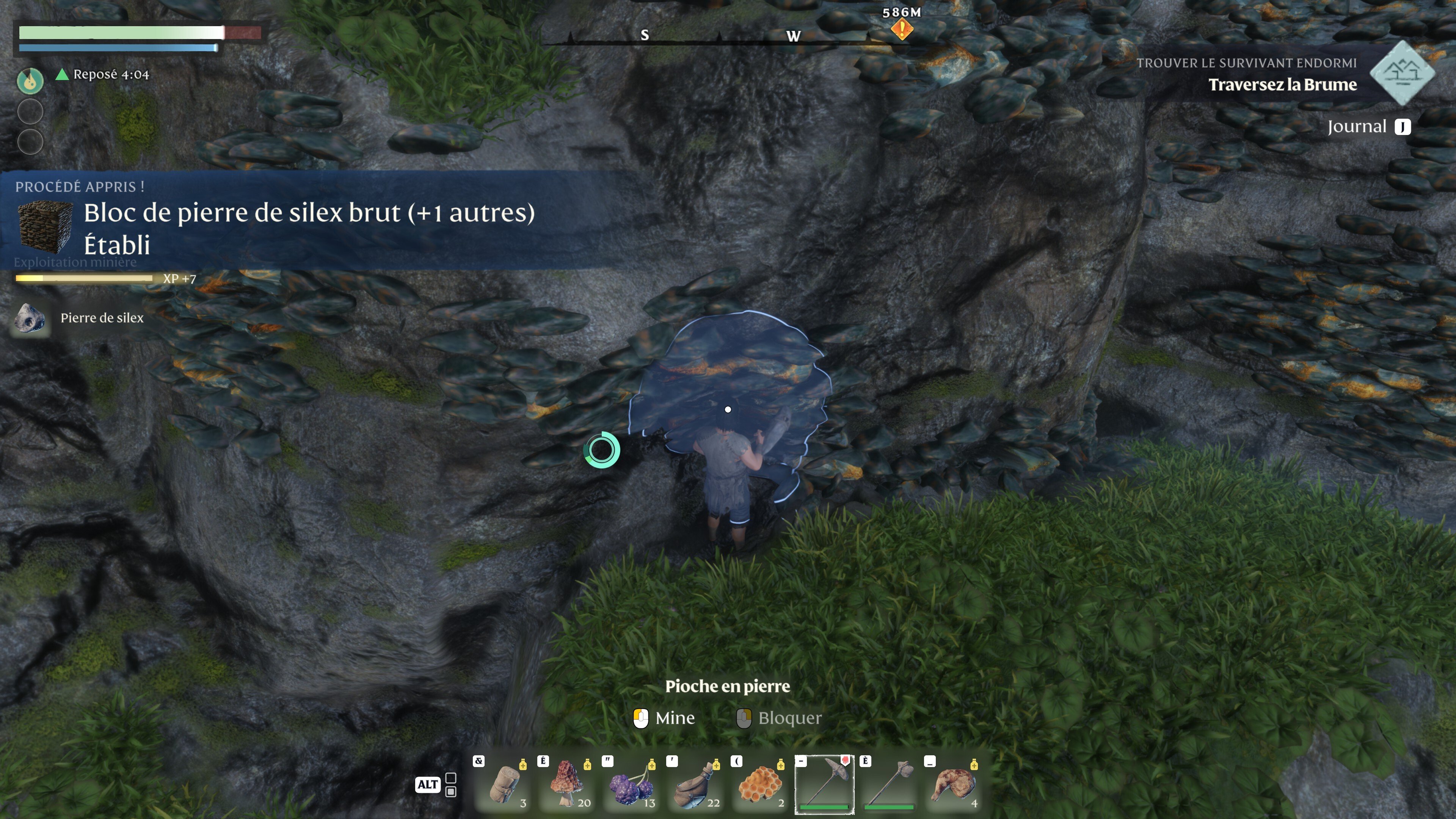Click the Traversez la Brume quest tracker
Screen dimensions: 1456x819
click(x=1282, y=85)
